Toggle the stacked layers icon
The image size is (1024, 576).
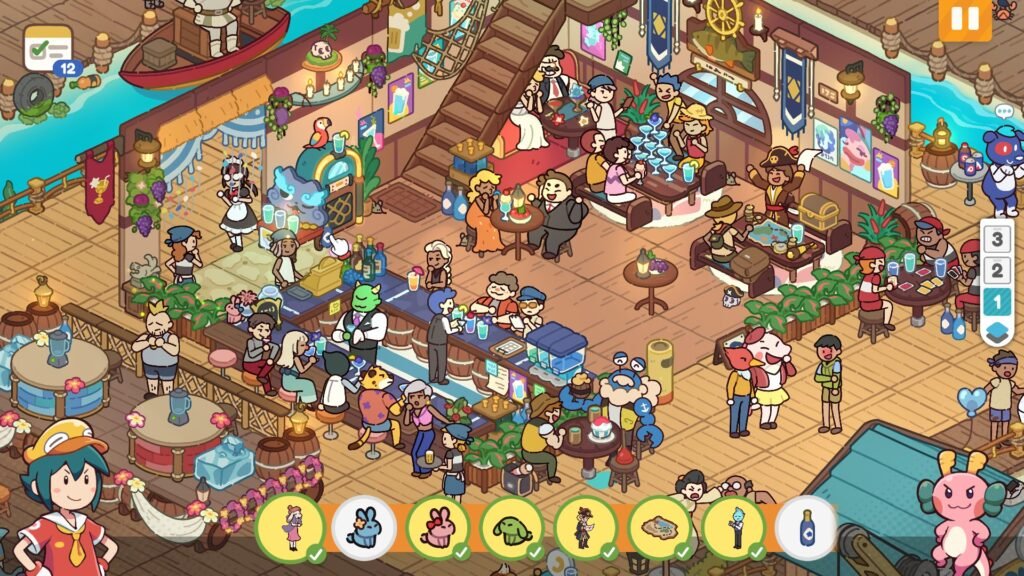[x=996, y=332]
